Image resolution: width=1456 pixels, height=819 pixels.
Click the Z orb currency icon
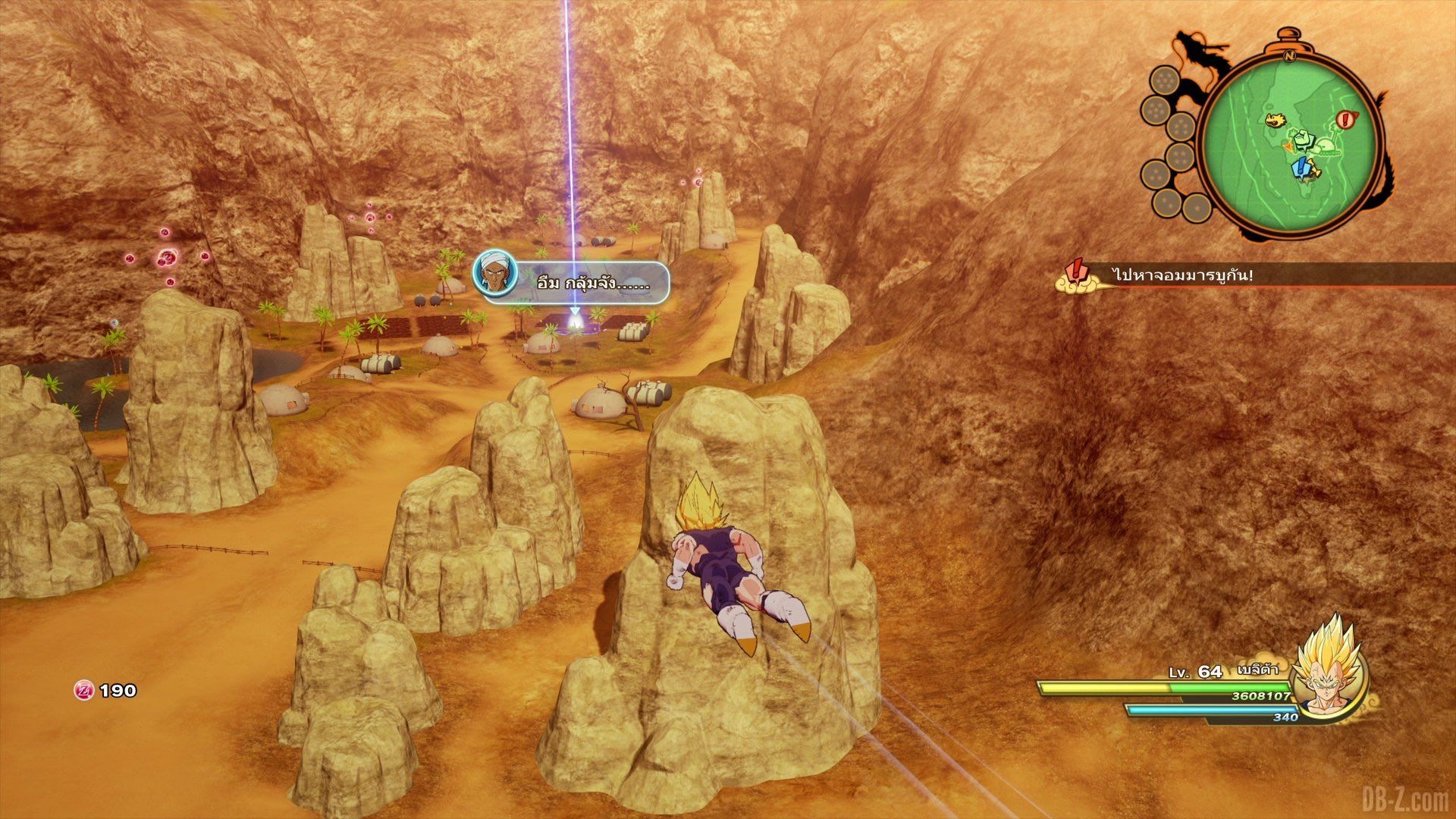[84, 690]
